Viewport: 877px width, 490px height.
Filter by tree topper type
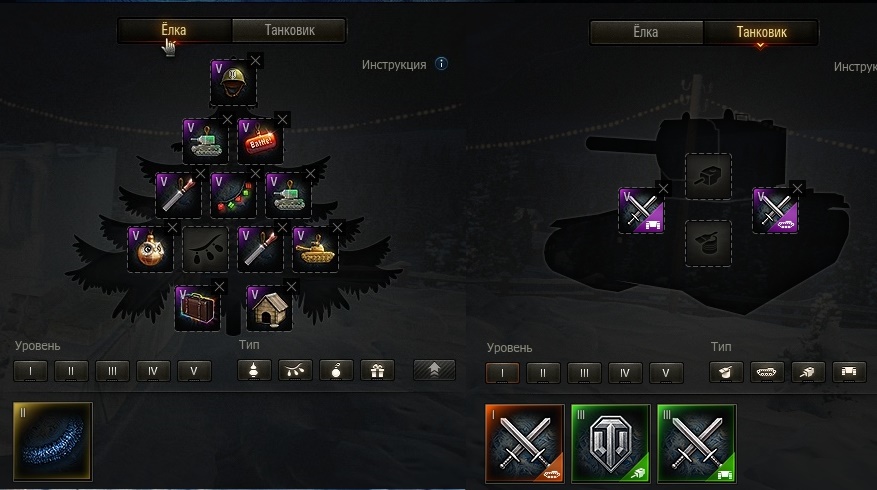(x=255, y=371)
